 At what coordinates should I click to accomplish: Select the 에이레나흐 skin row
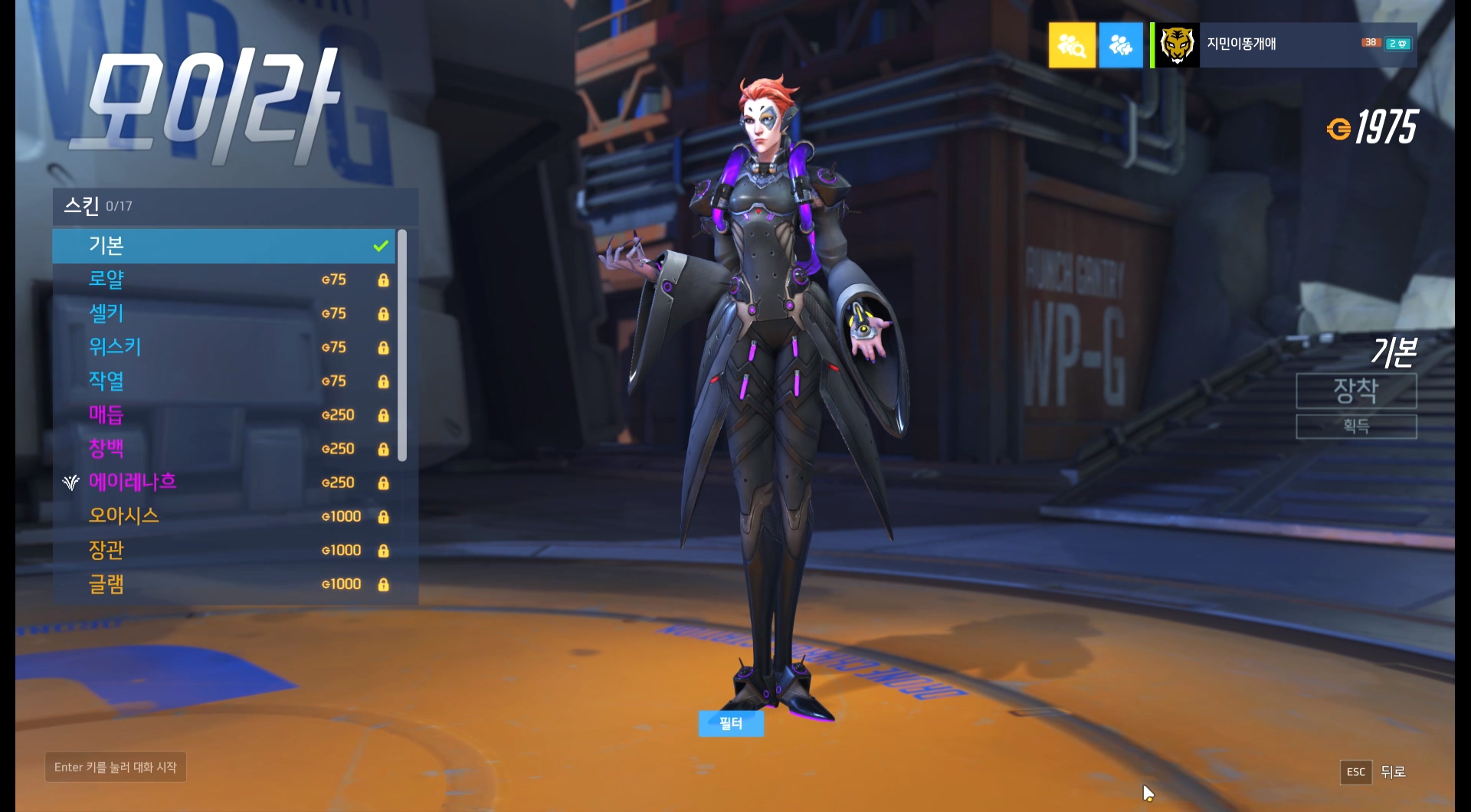[222, 482]
